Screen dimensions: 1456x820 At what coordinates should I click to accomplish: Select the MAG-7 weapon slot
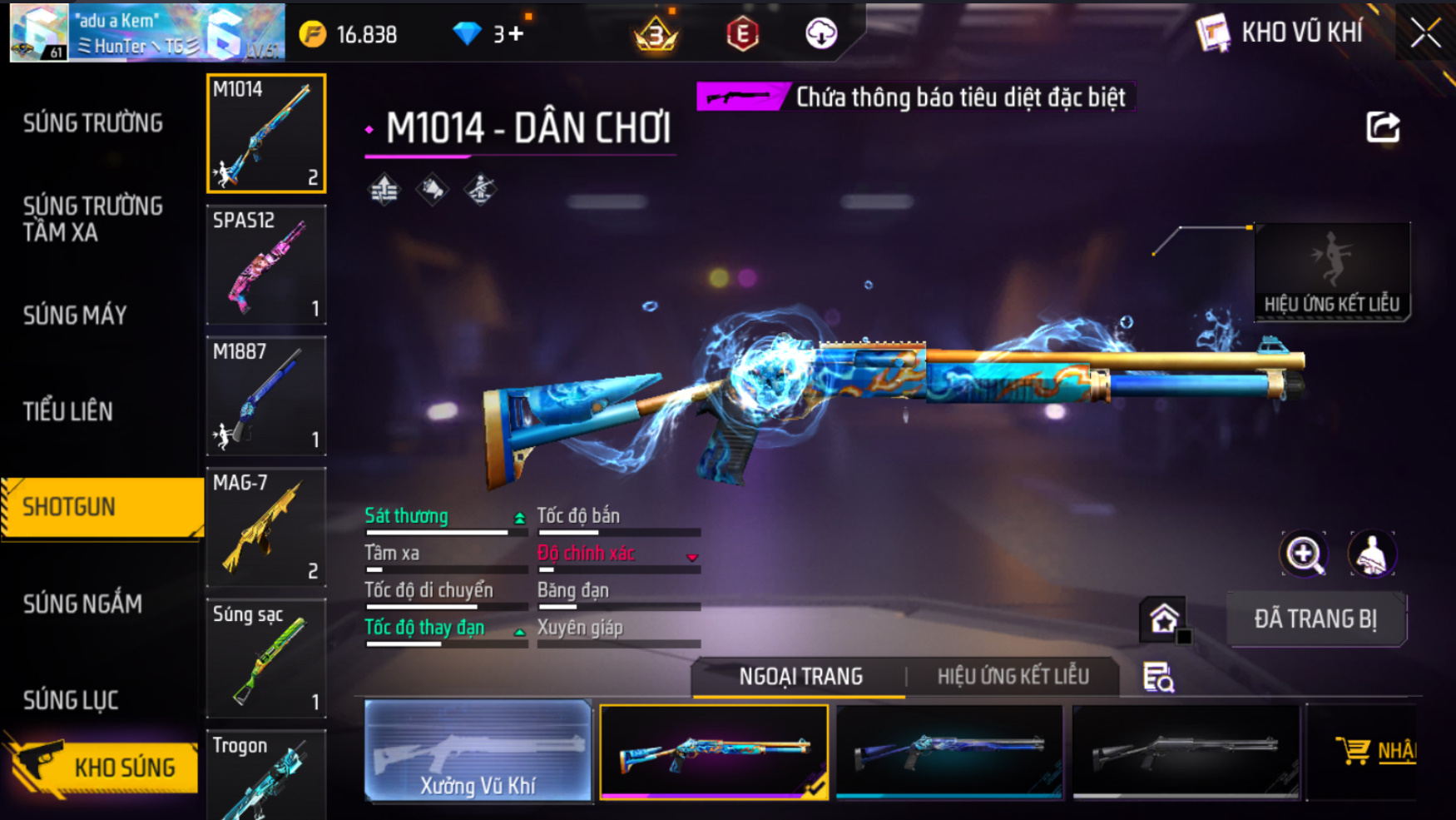(x=266, y=527)
